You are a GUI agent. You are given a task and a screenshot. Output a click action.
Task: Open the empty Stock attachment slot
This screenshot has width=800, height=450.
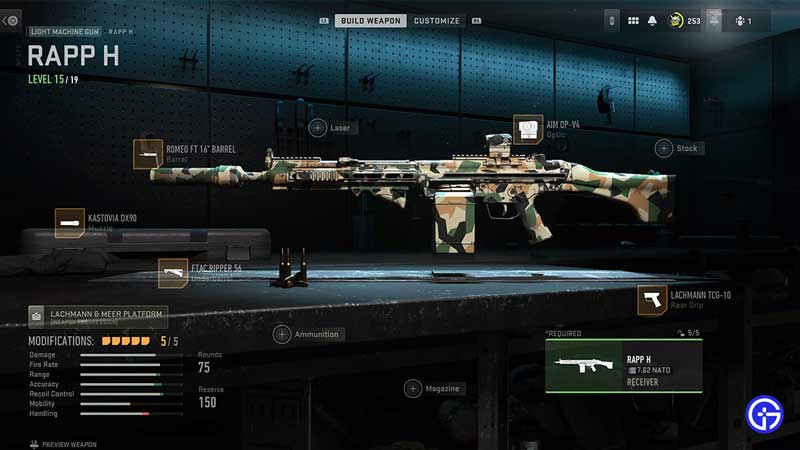(664, 148)
